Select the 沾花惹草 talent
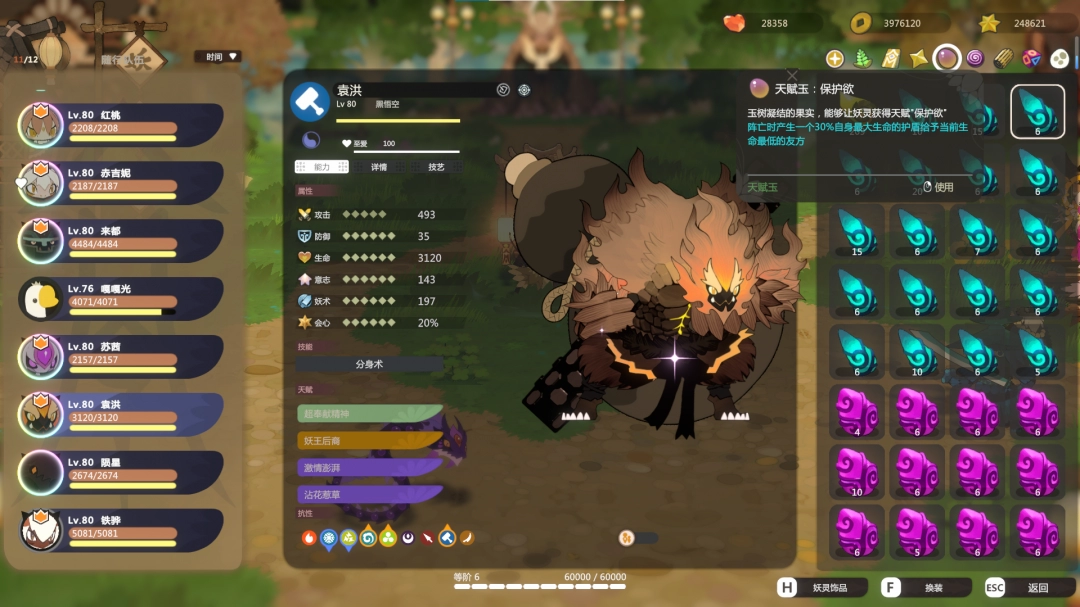Viewport: 1080px width, 607px height. 370,494
